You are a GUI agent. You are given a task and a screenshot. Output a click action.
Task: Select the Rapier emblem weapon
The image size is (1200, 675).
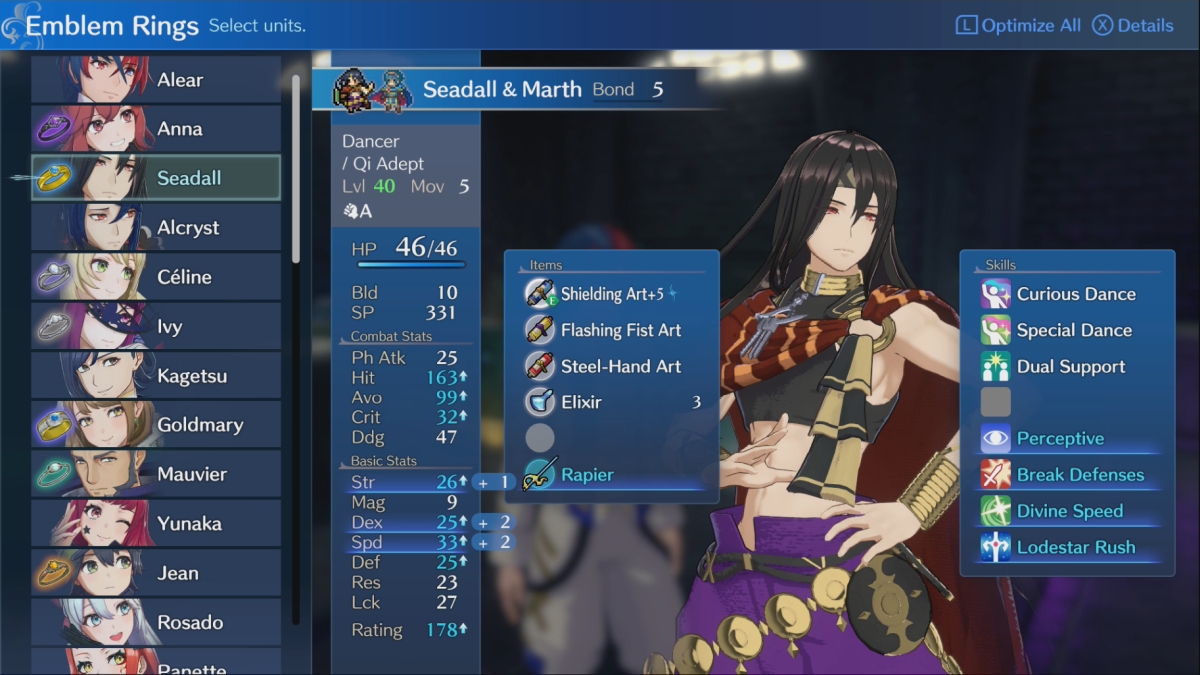pos(612,475)
